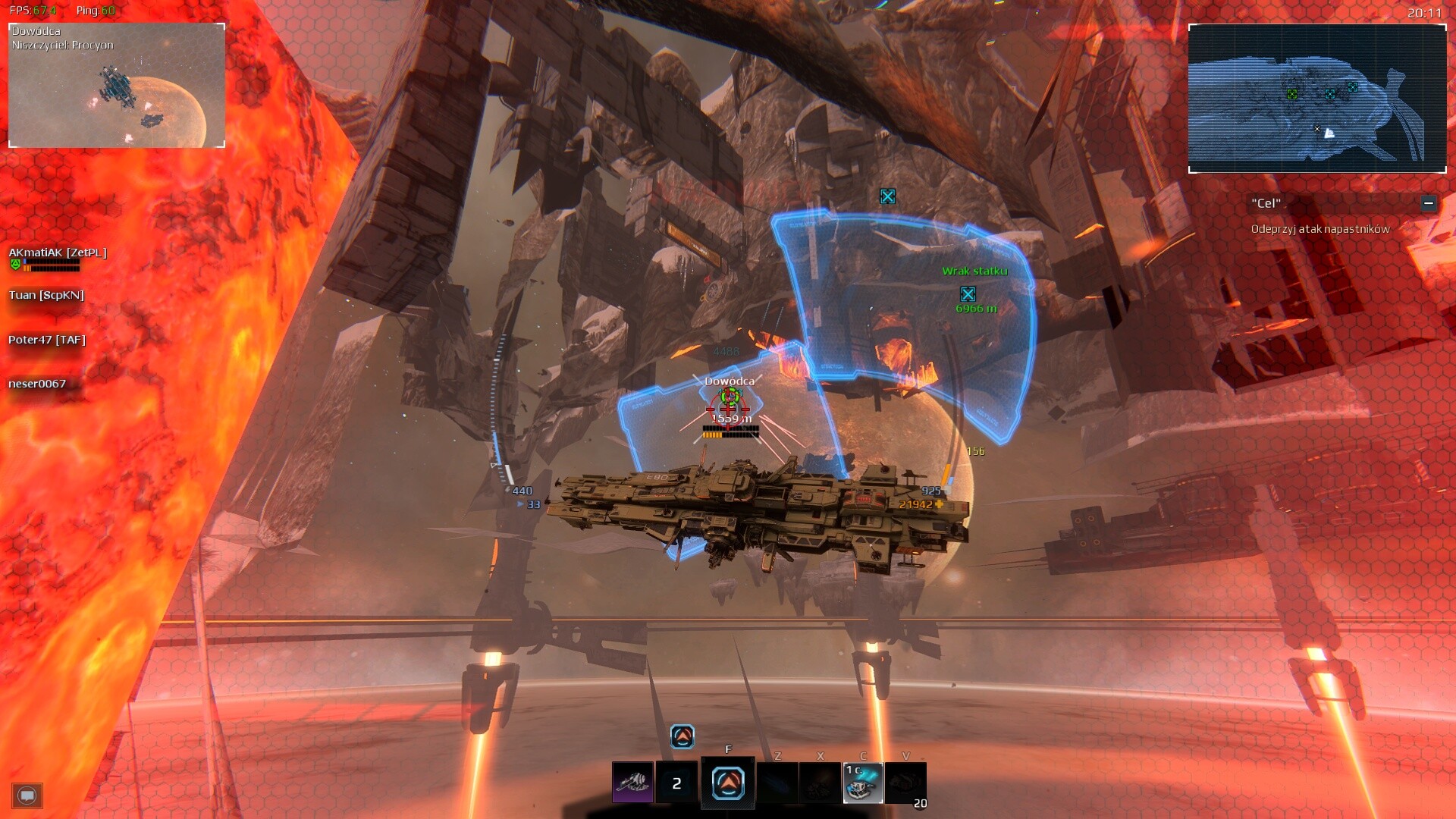
Task: Open chat via the speech bubble icon
Action: 28,795
